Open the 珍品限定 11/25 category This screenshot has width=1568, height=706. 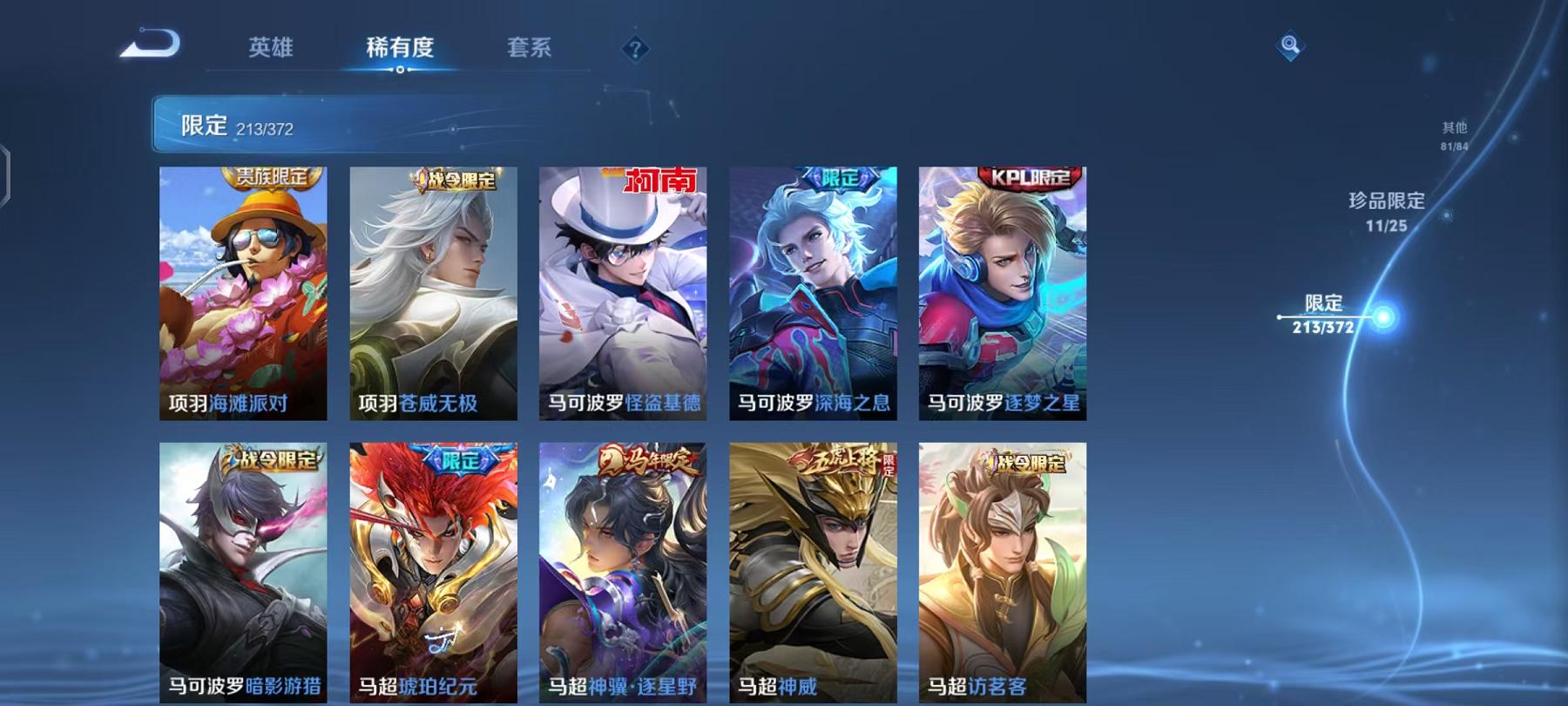click(x=1385, y=212)
